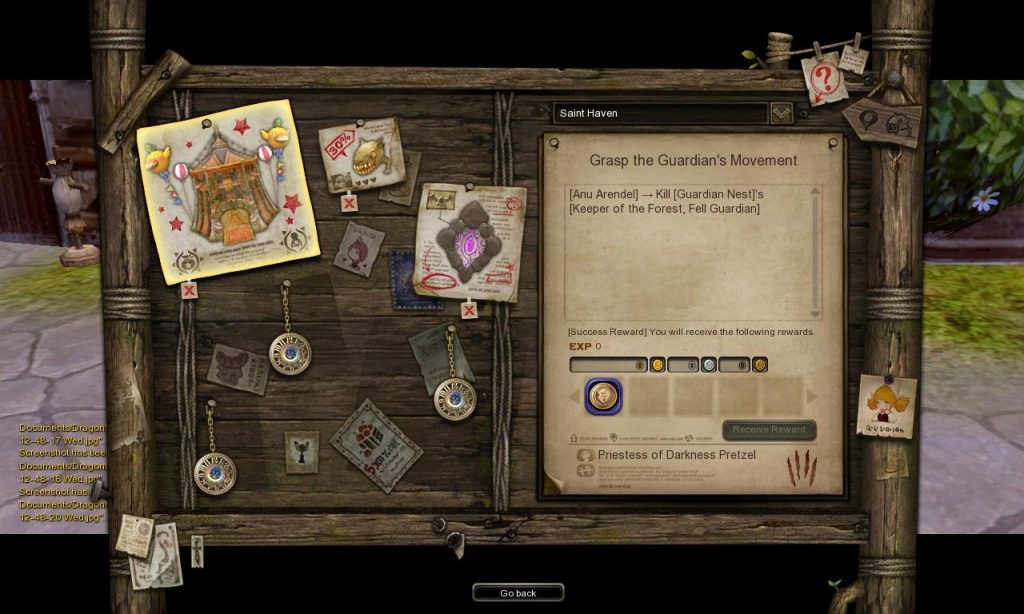Go back from the mission board
This screenshot has height=614, width=1024.
(x=518, y=593)
